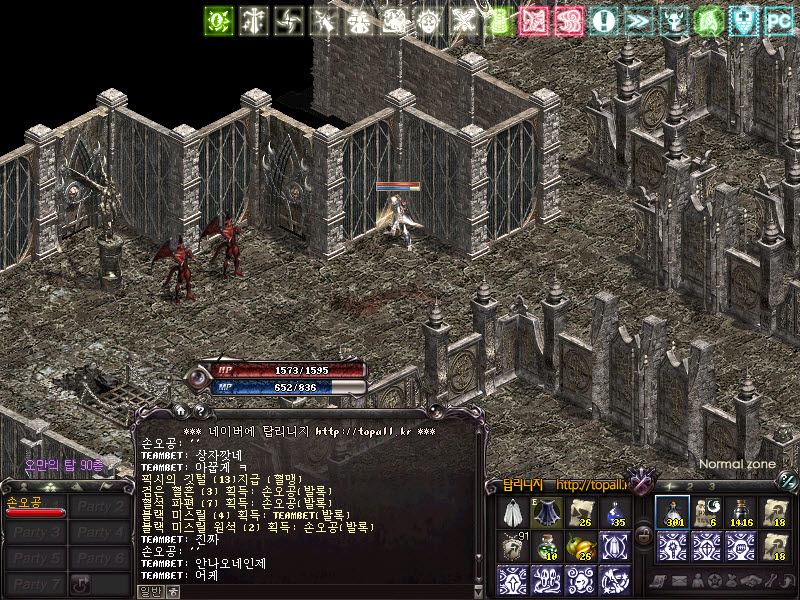Click the house icon above the chat
The image size is (800, 600).
[180, 410]
